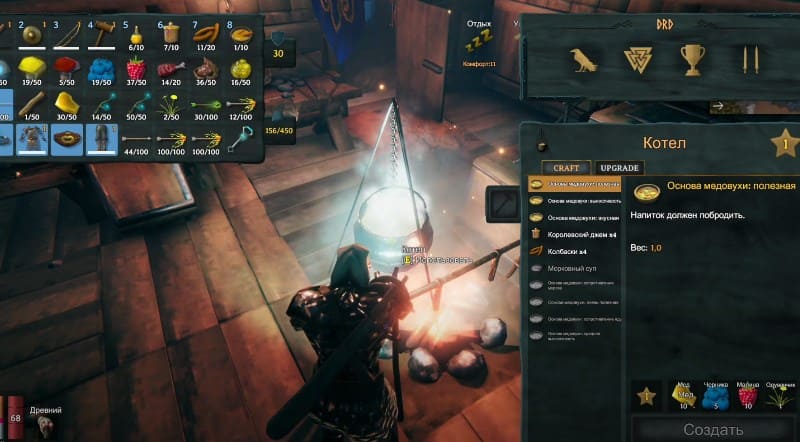Open the triangle knot skills icon
The height and width of the screenshot is (442, 800).
point(638,60)
